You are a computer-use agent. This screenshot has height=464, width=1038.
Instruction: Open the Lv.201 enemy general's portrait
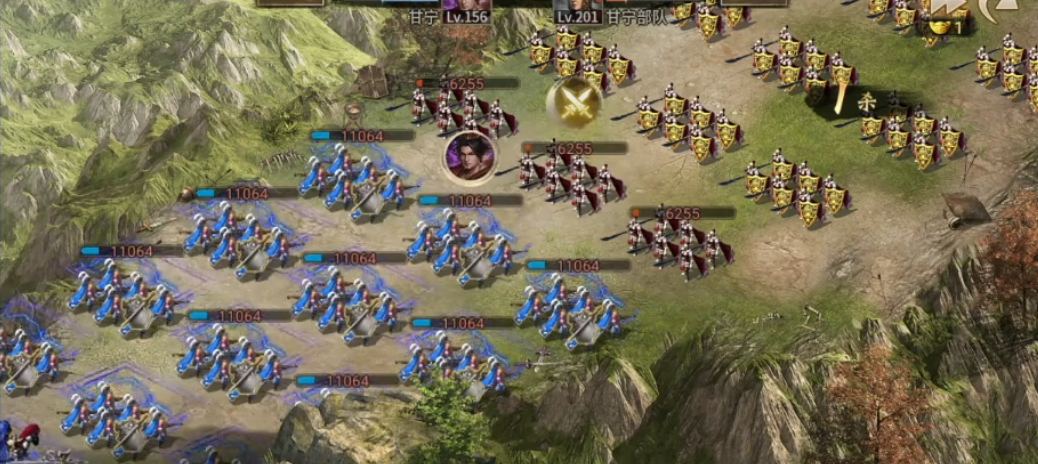(578, 4)
